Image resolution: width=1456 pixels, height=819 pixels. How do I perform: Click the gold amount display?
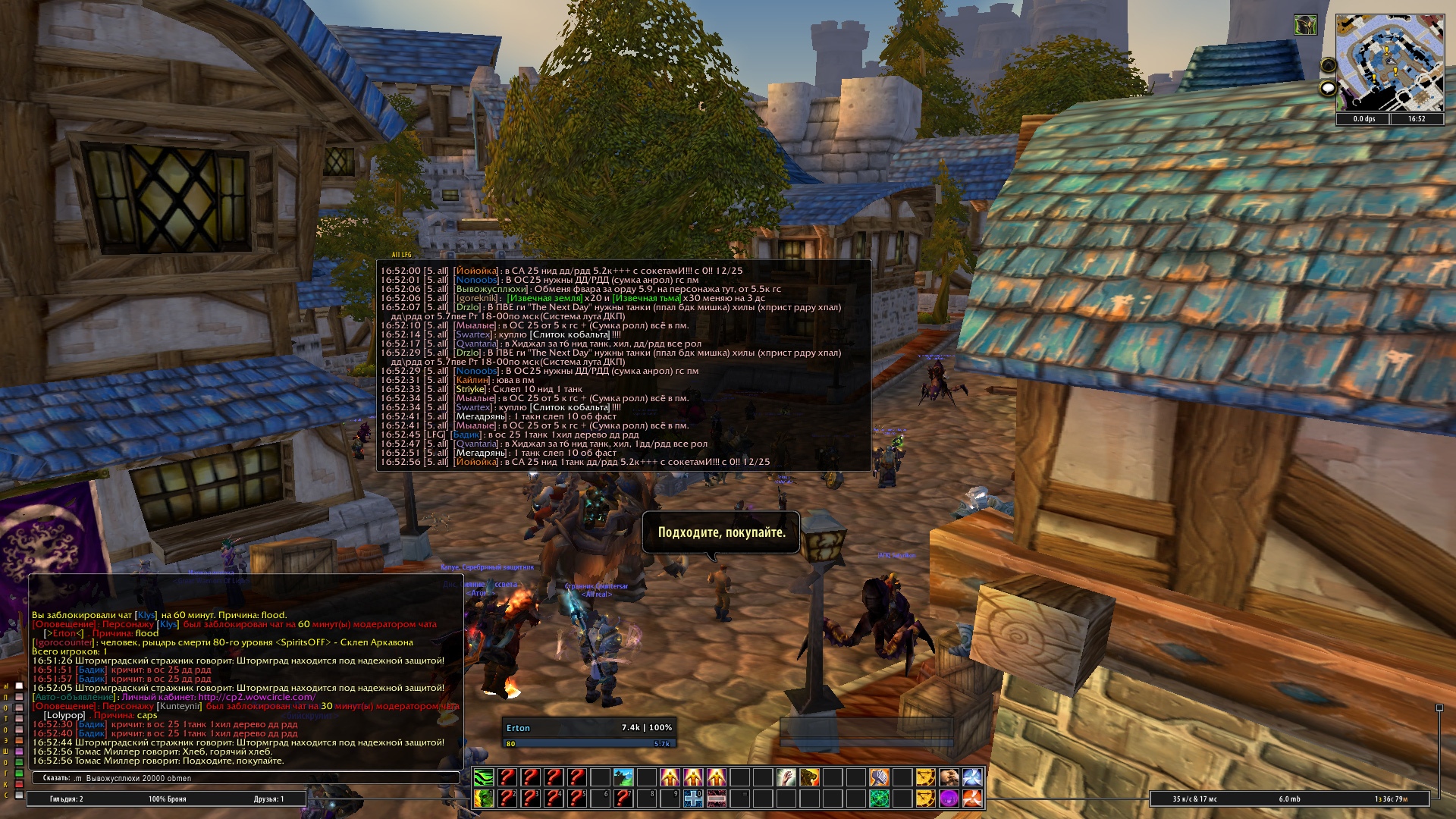coord(1391,799)
